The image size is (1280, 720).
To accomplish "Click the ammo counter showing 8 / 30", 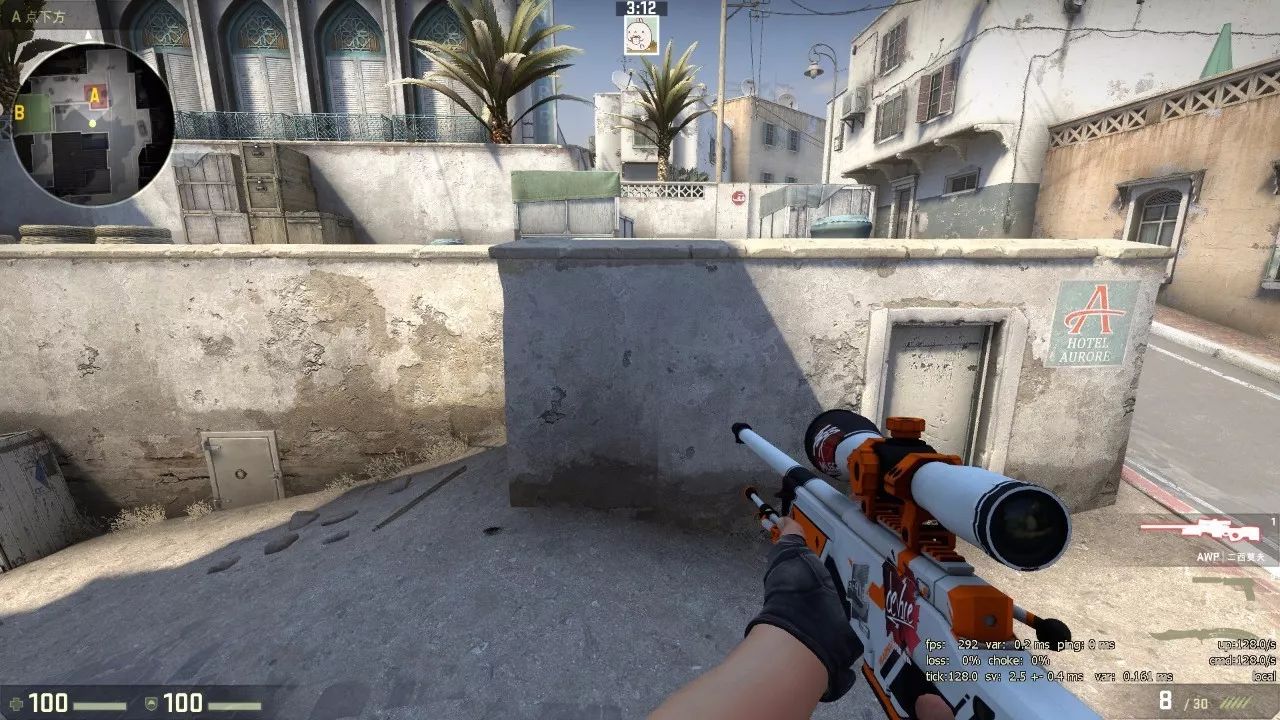I will pos(1183,700).
